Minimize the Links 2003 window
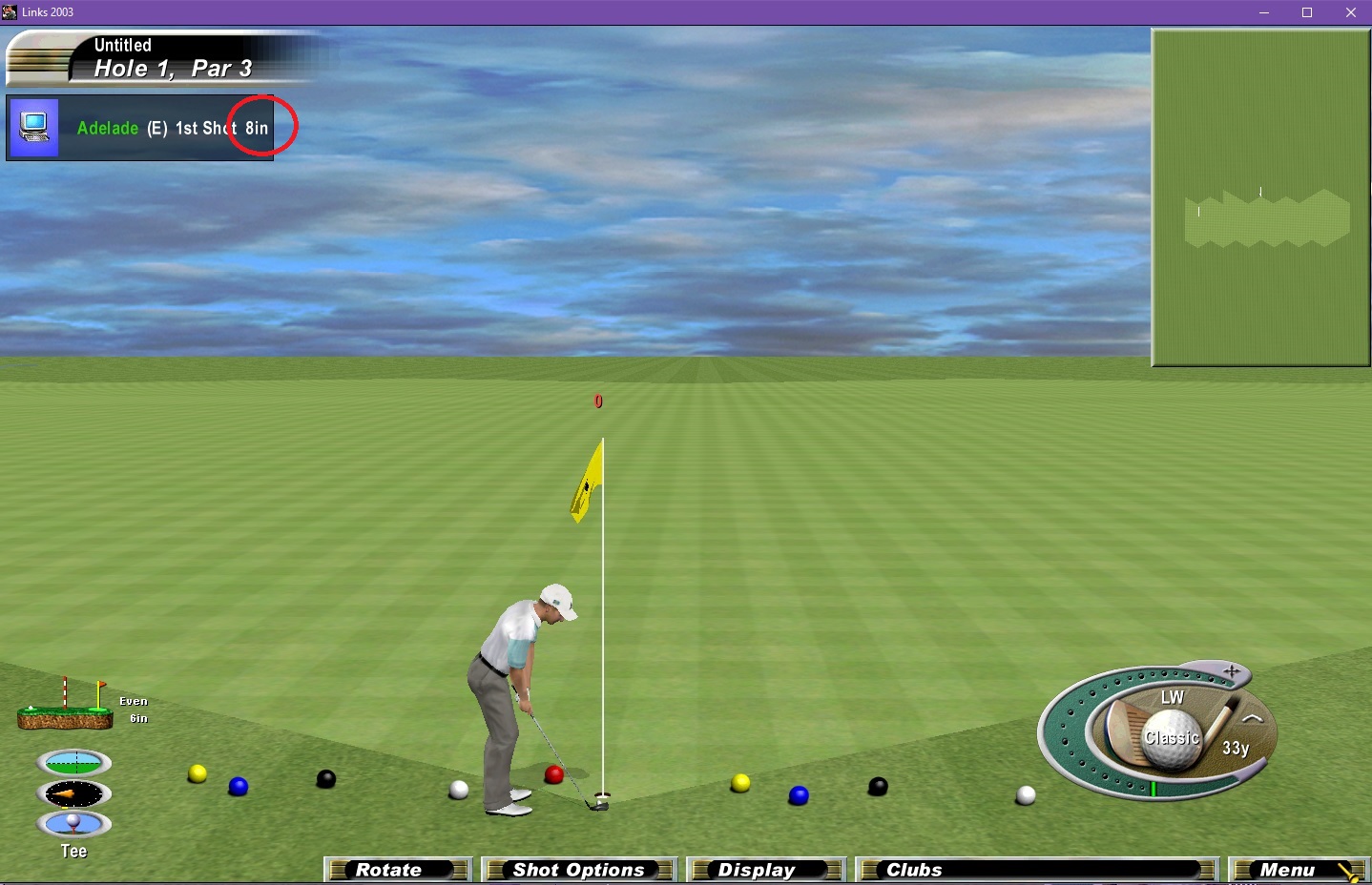This screenshot has height=885, width=1372. (x=1264, y=12)
